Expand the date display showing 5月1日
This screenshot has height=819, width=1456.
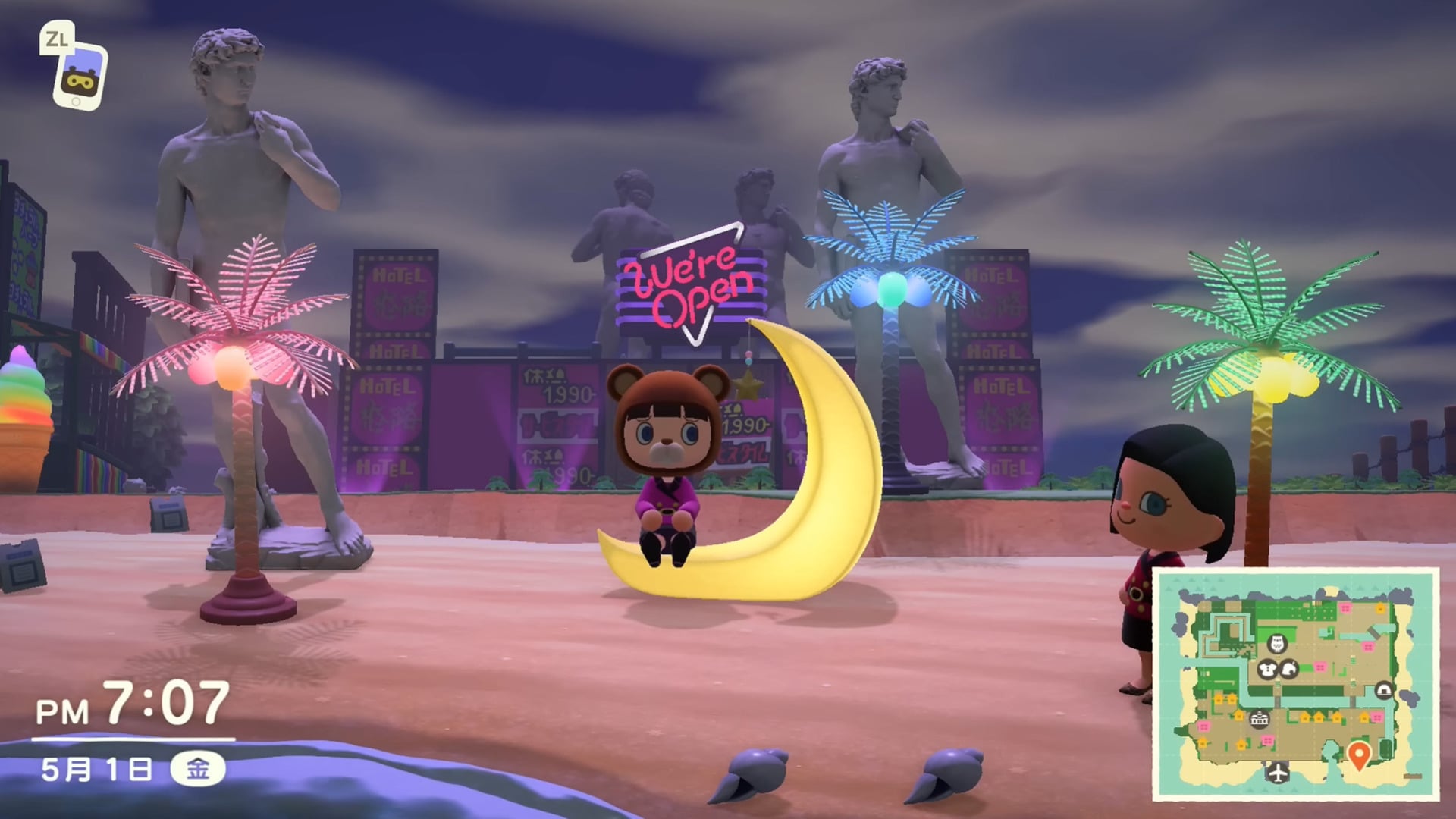coord(99,767)
